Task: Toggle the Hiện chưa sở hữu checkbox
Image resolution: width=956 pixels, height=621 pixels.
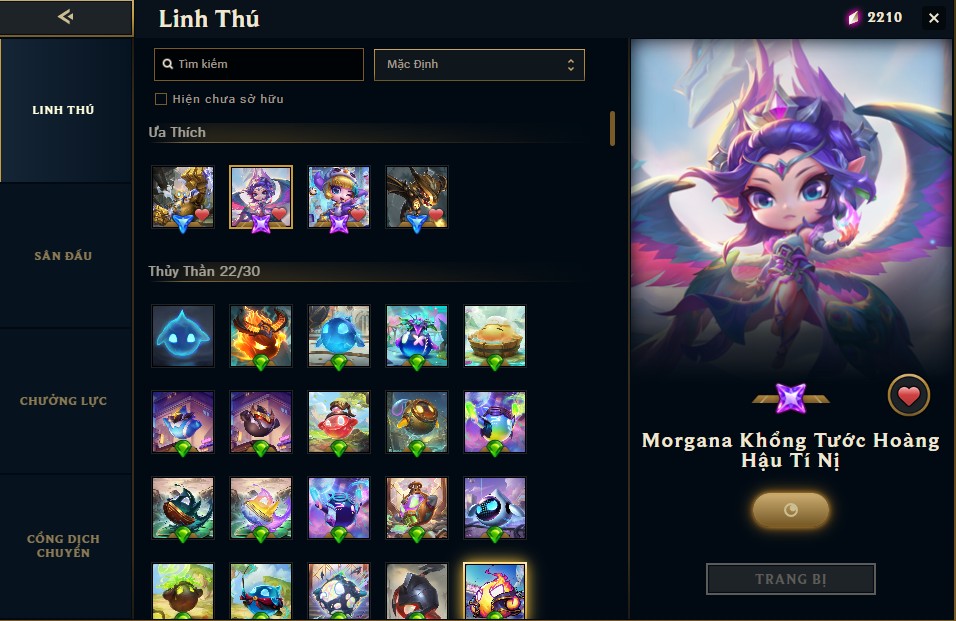Action: click(x=161, y=99)
